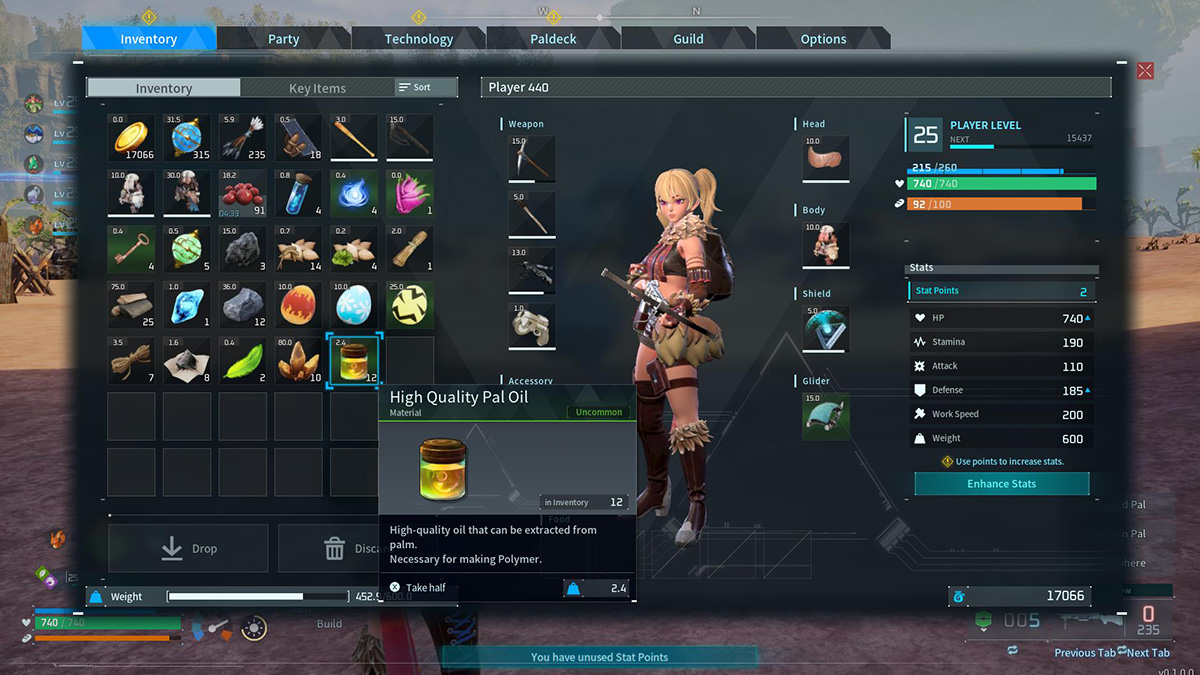Select the equipped glider slot

pos(826,414)
